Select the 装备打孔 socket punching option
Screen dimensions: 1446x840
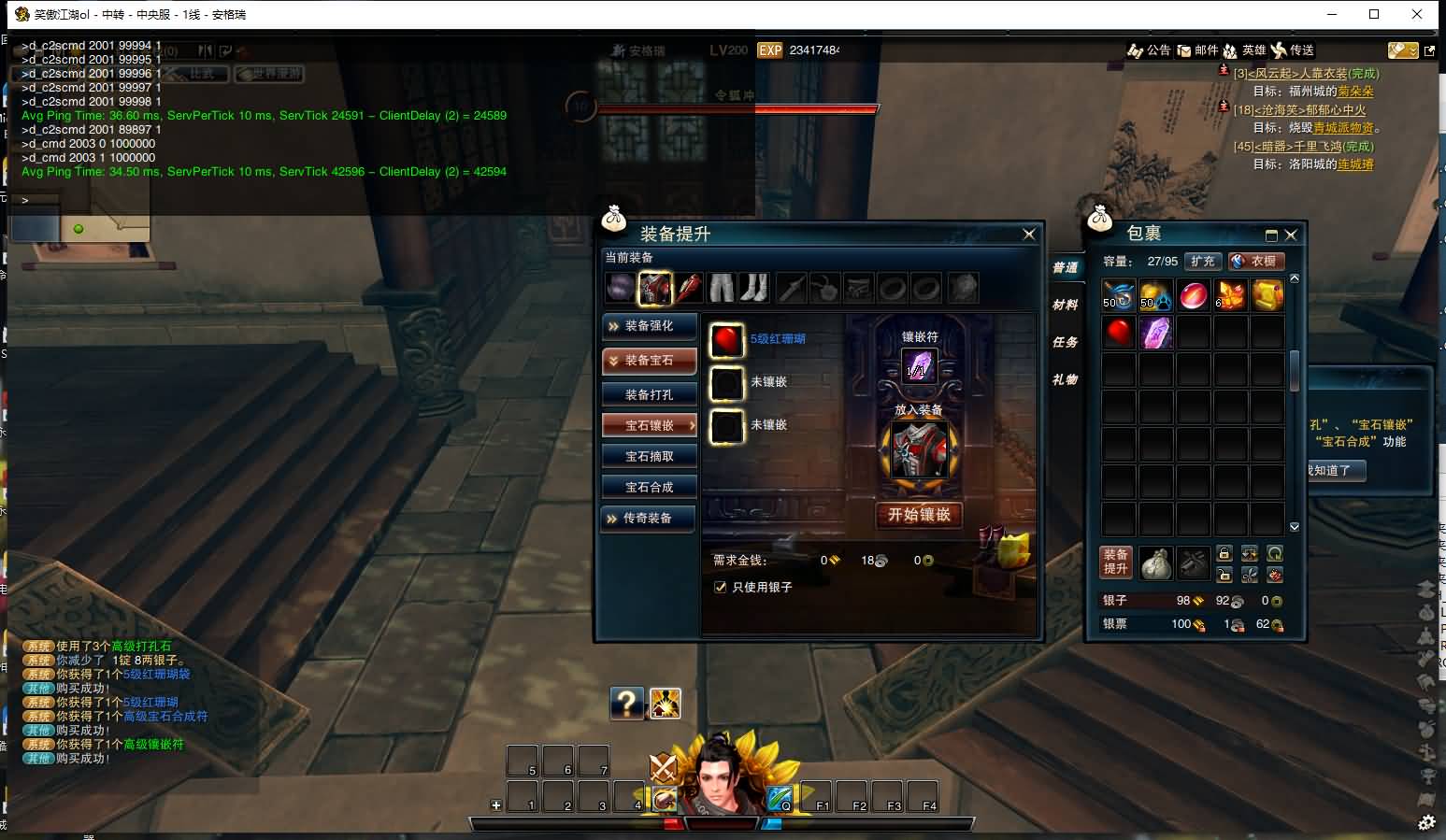(649, 395)
